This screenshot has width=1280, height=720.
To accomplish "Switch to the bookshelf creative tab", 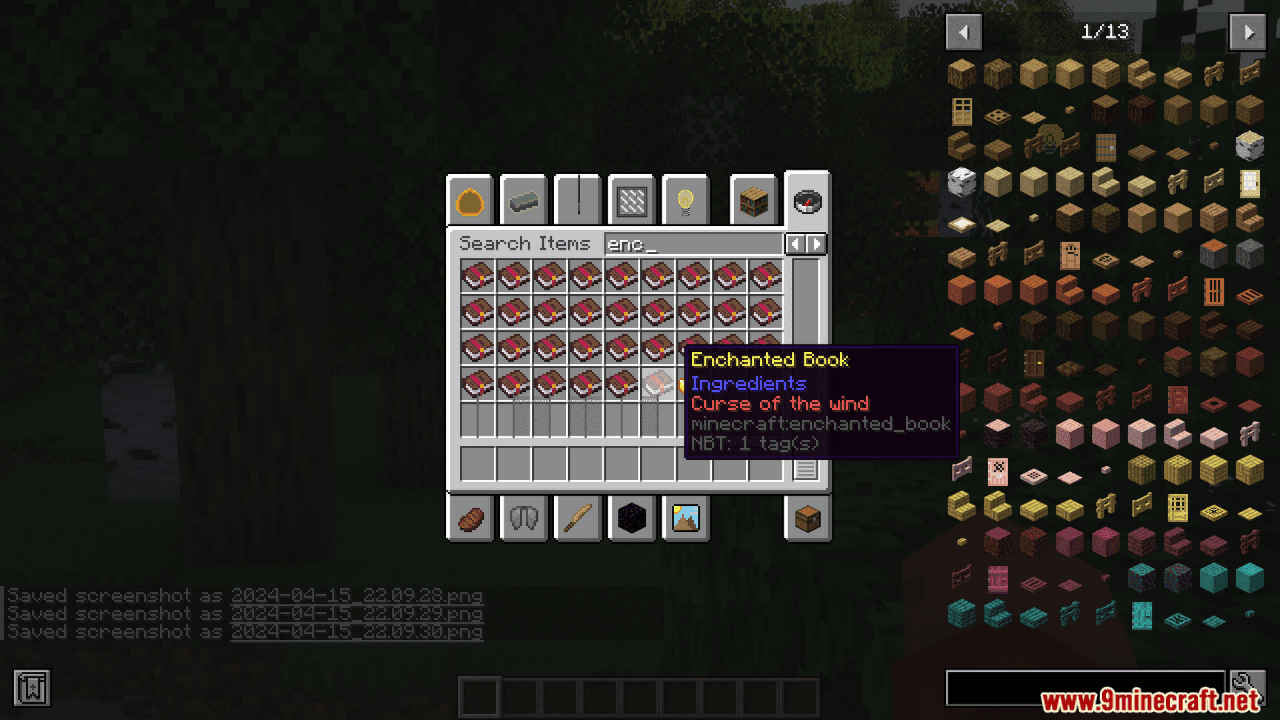I will pyautogui.click(x=753, y=203).
